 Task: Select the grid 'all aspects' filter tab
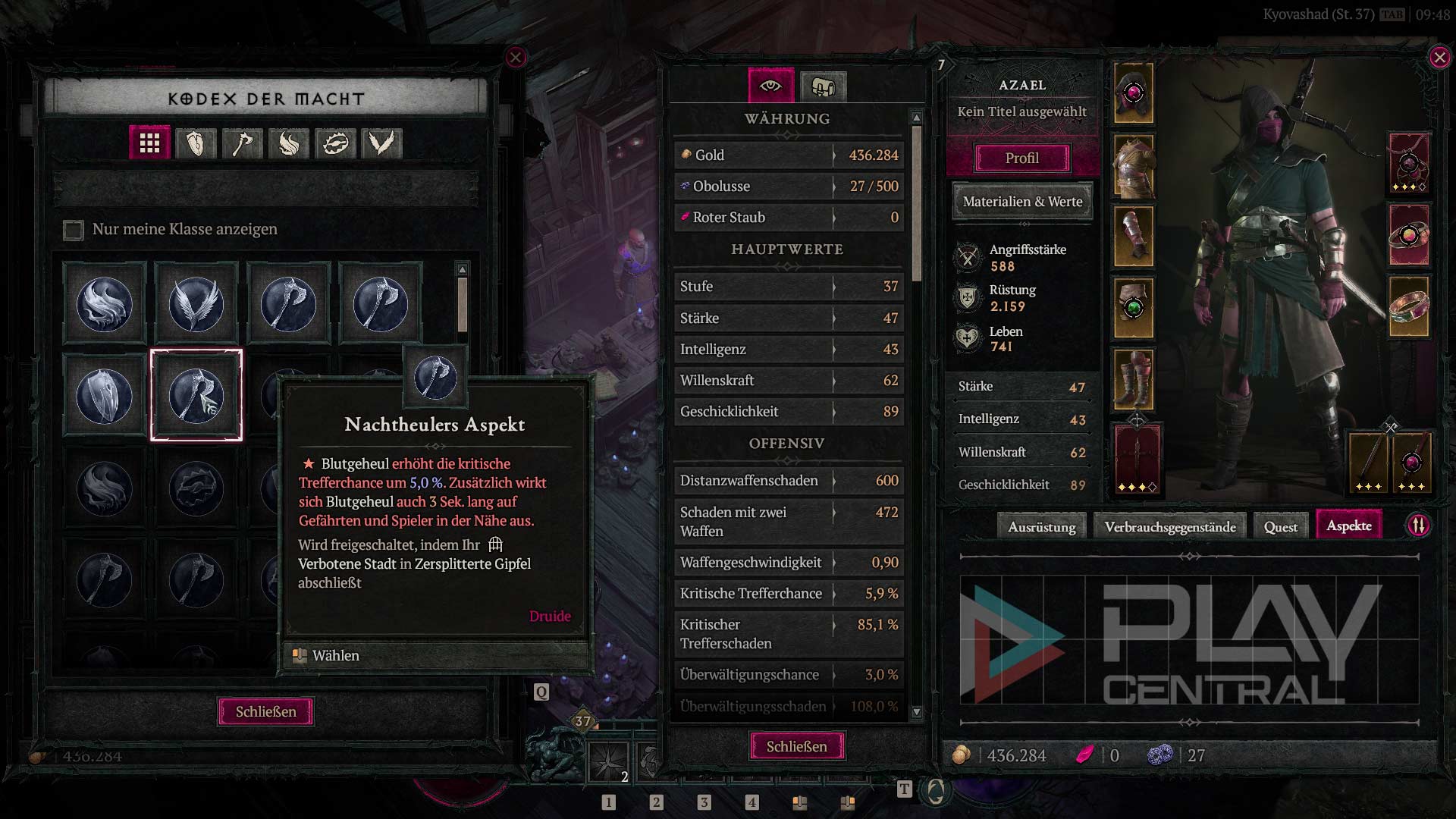149,143
